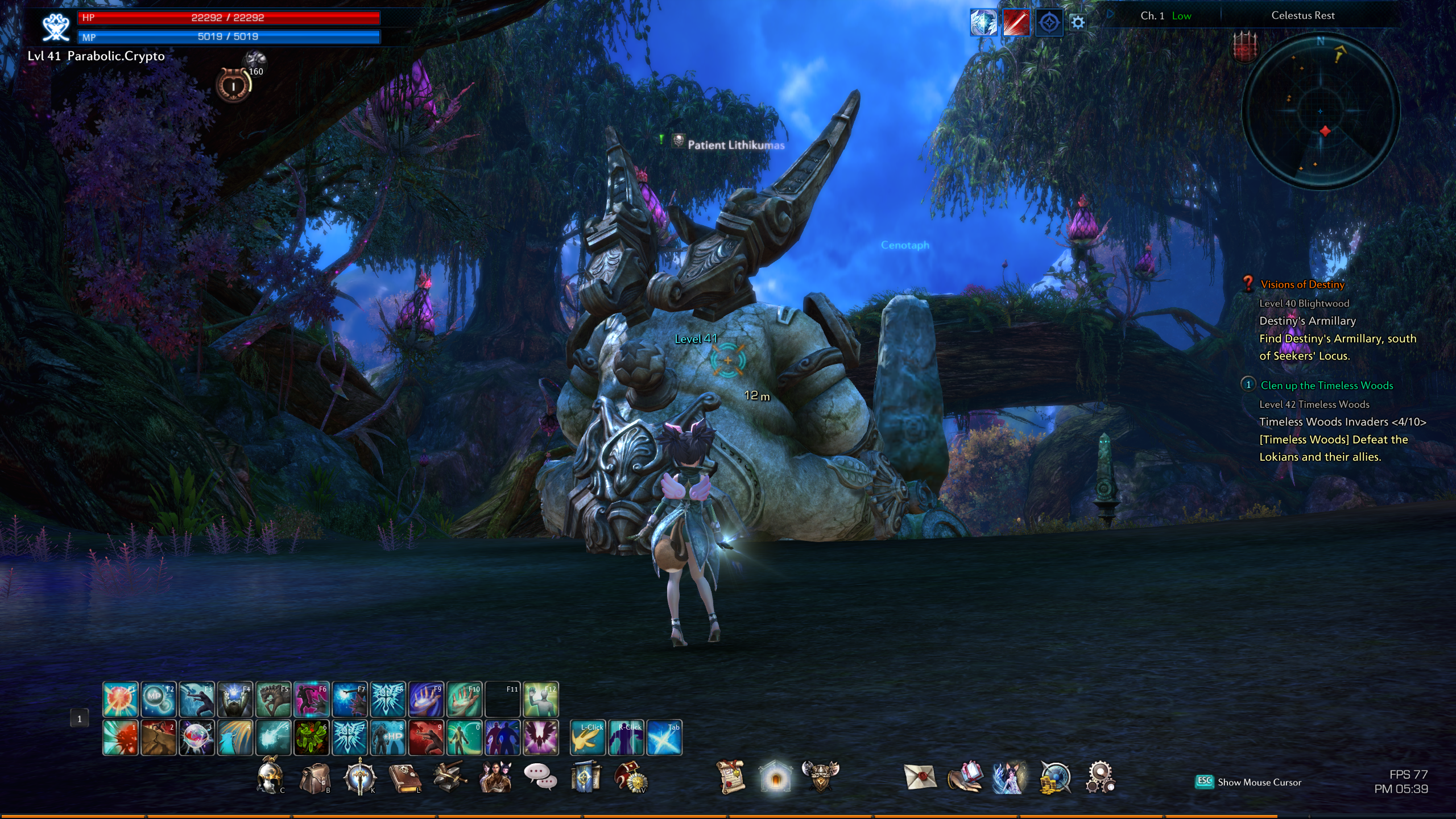Open the inventory bag
Screen dimensions: 1456x819
(x=315, y=778)
